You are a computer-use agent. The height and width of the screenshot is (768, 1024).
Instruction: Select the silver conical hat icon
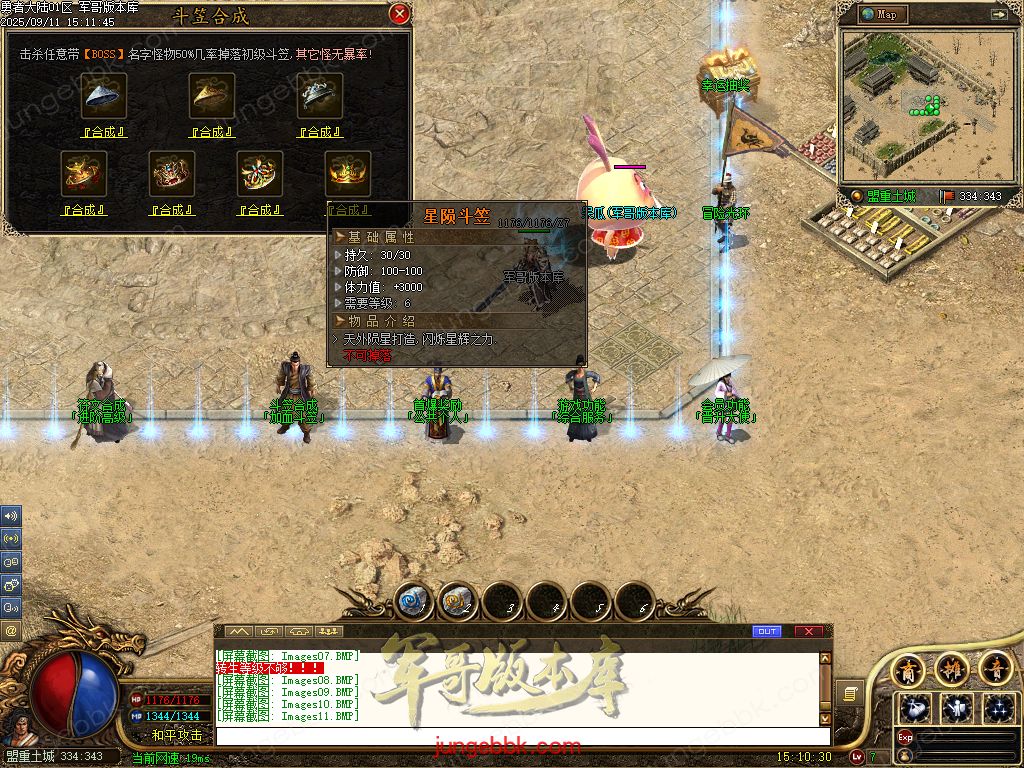click(x=104, y=96)
